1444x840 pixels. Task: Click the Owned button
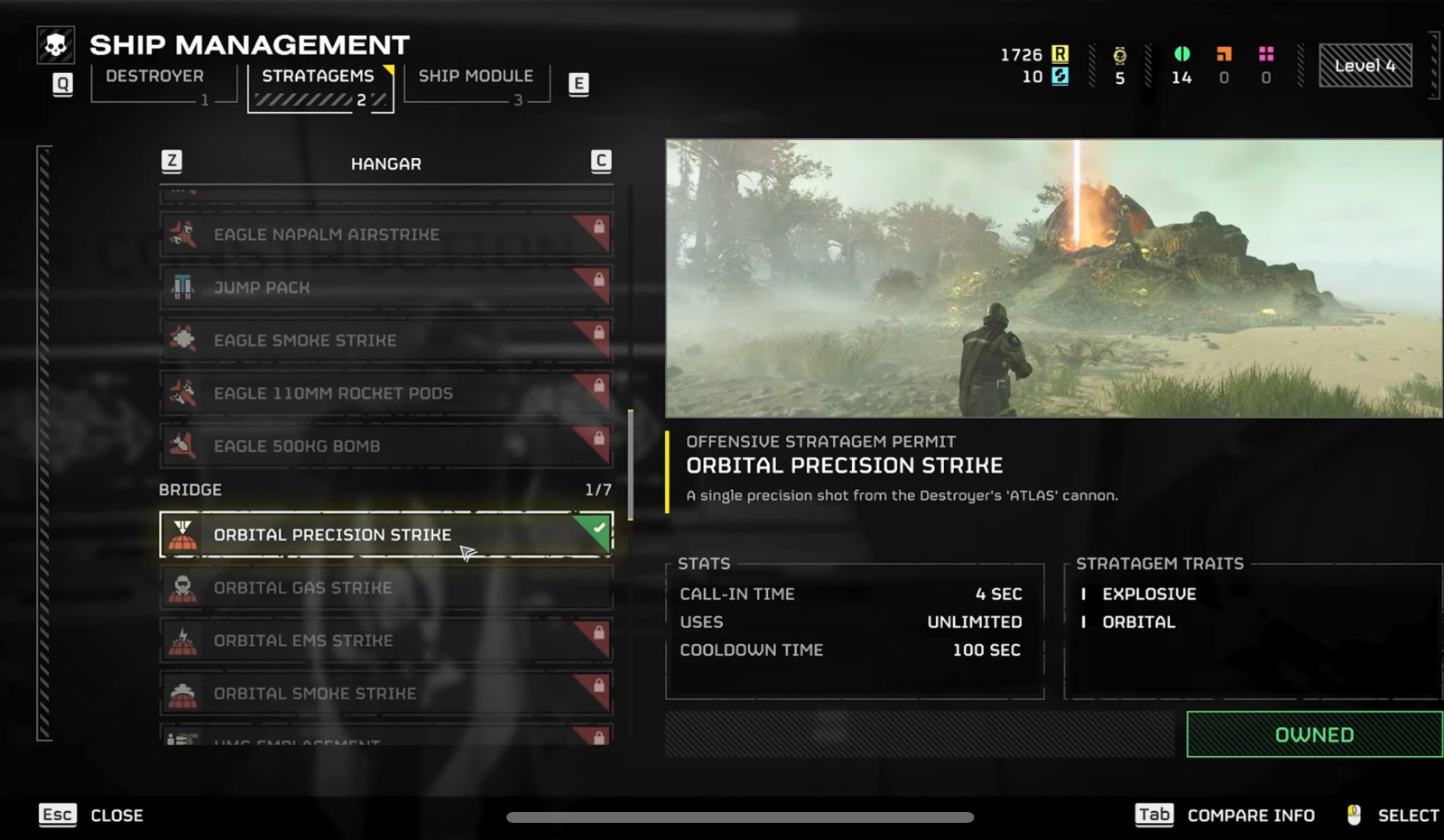tap(1313, 734)
